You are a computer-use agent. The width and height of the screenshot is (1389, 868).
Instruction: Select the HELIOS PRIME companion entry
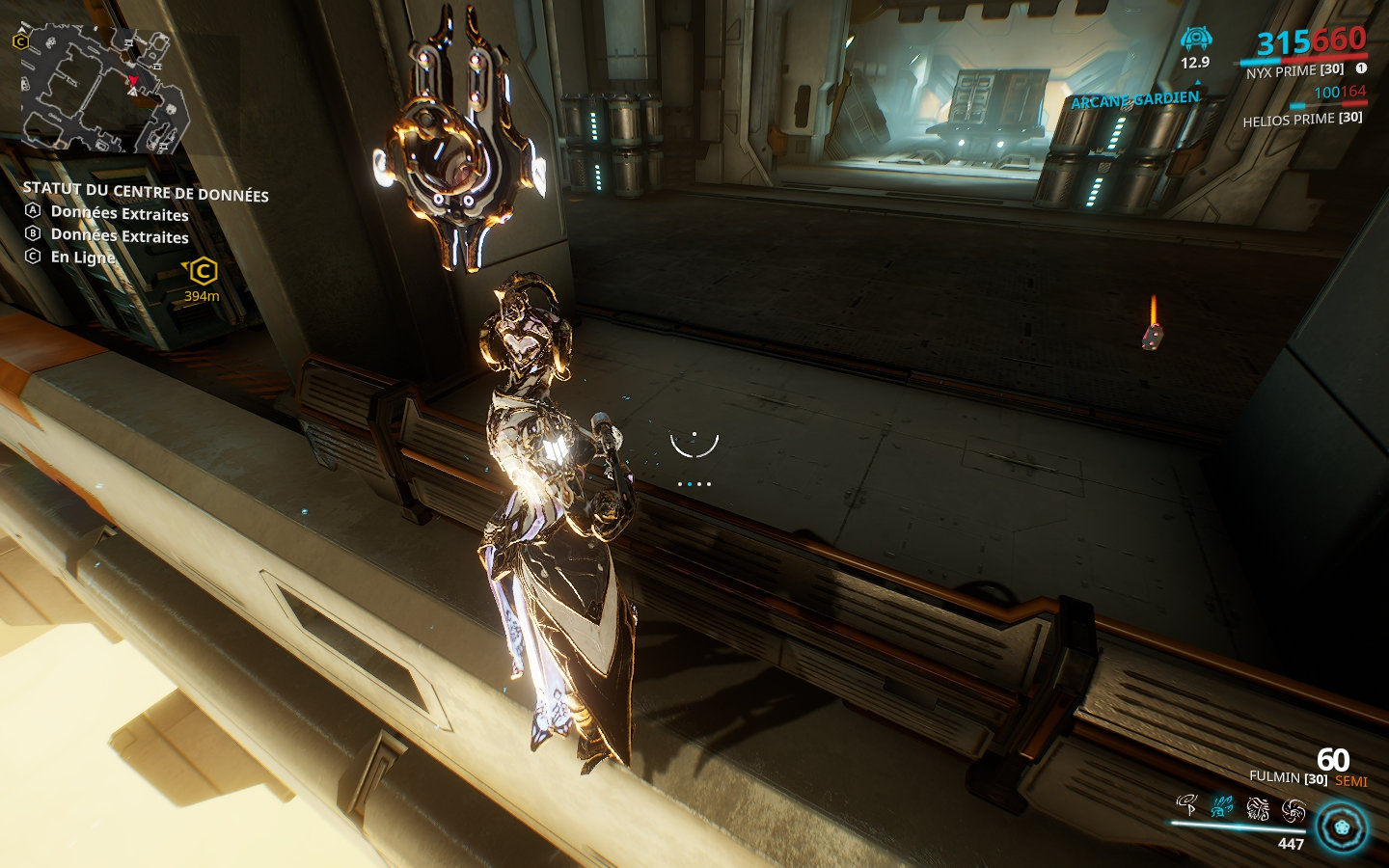tap(1302, 120)
